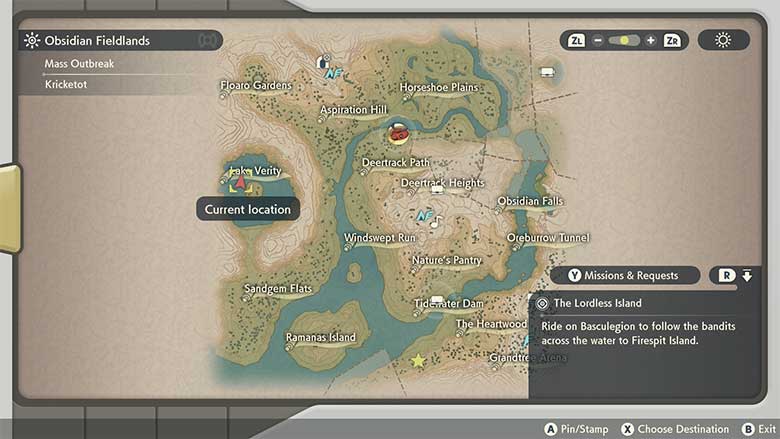Select the red player location arrow
The width and height of the screenshot is (780, 439).
coord(240,183)
